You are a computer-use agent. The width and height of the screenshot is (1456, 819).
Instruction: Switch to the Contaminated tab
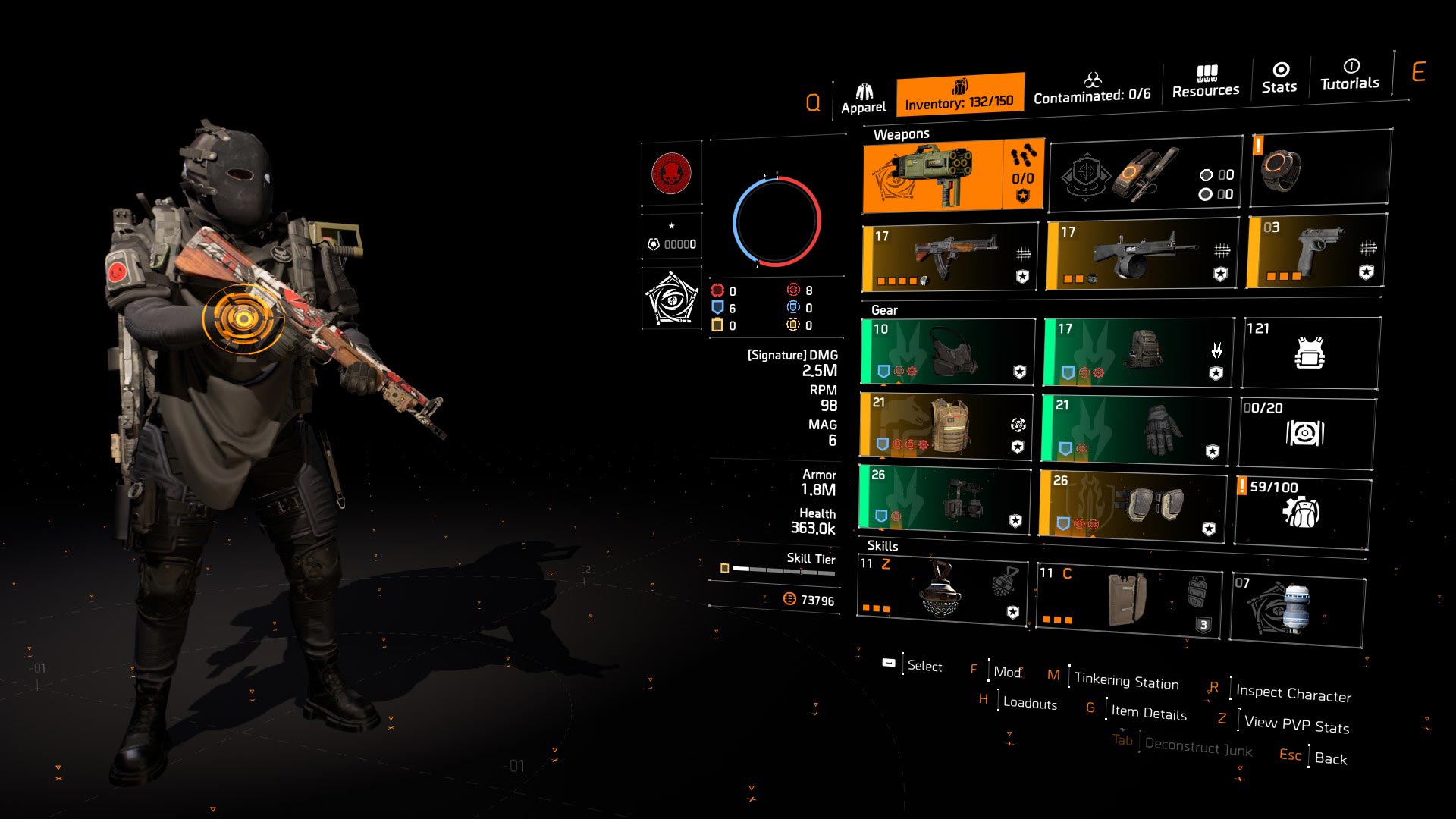click(1094, 87)
